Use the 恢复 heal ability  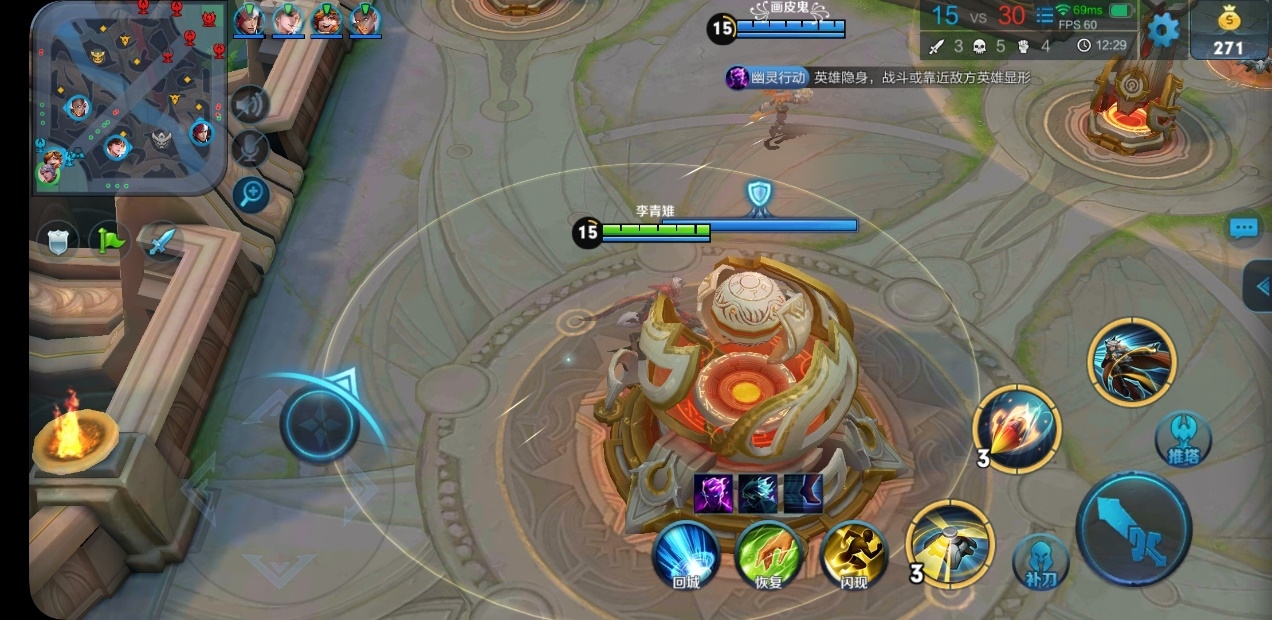(769, 555)
